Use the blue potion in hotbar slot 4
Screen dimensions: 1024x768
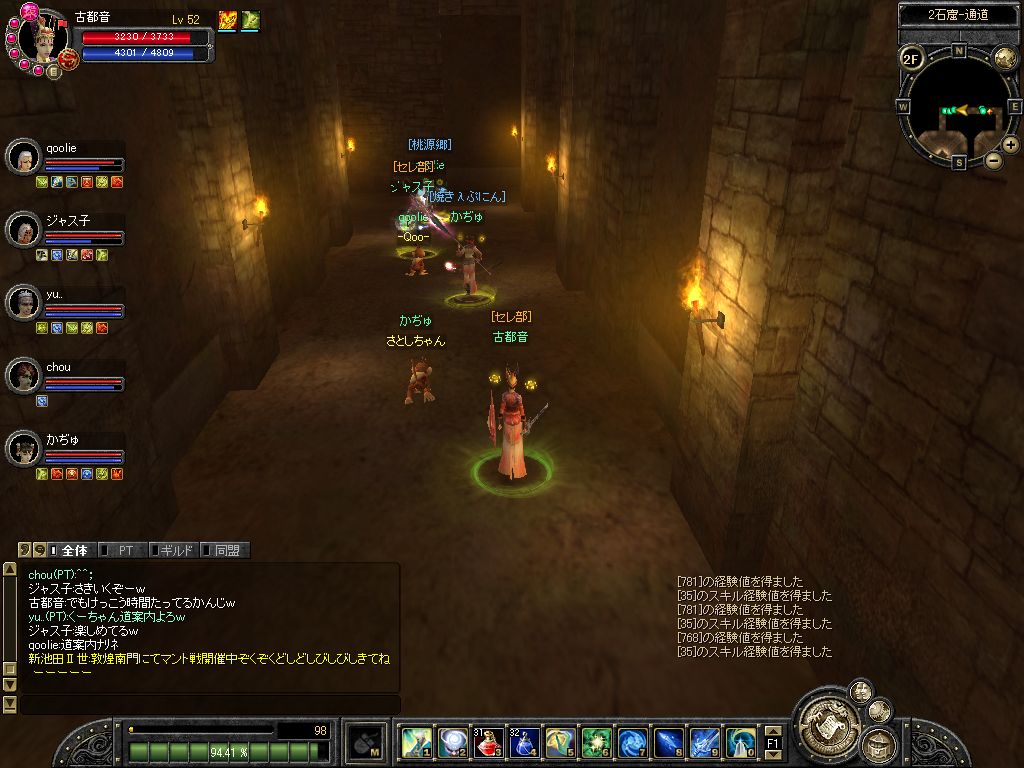524,742
